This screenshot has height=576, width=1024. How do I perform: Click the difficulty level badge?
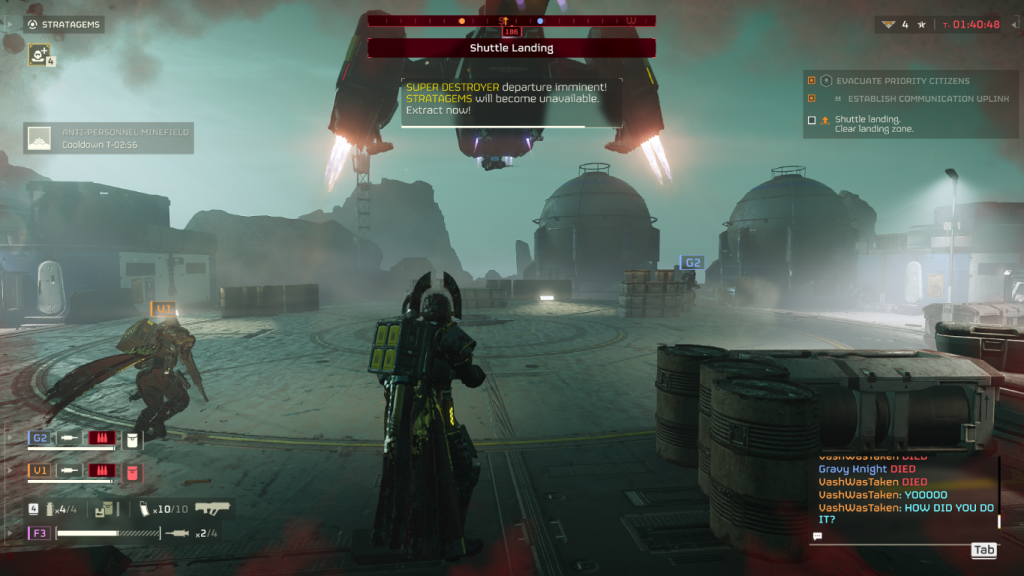[887, 24]
